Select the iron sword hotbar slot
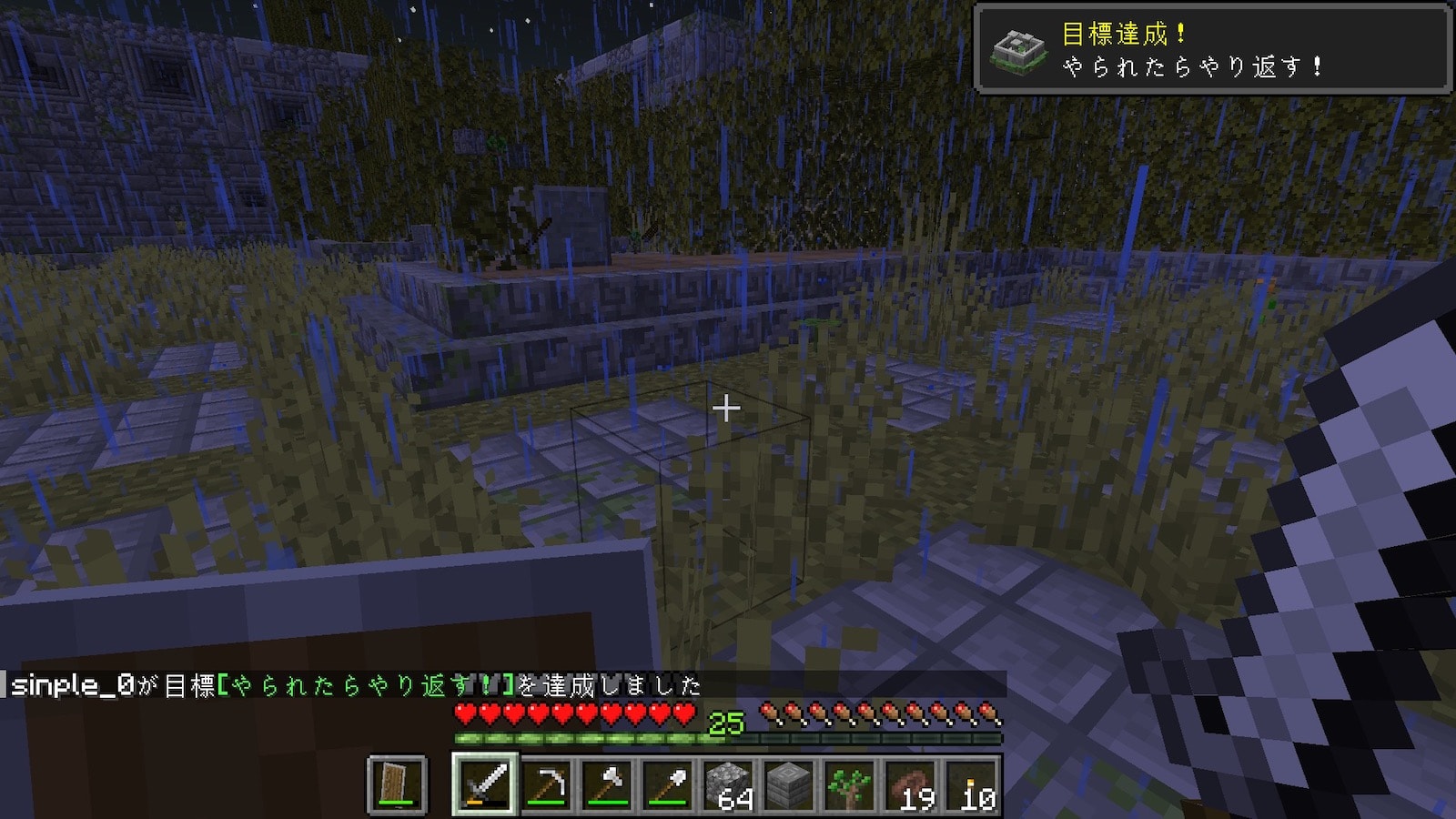The image size is (1456, 819). tap(485, 784)
